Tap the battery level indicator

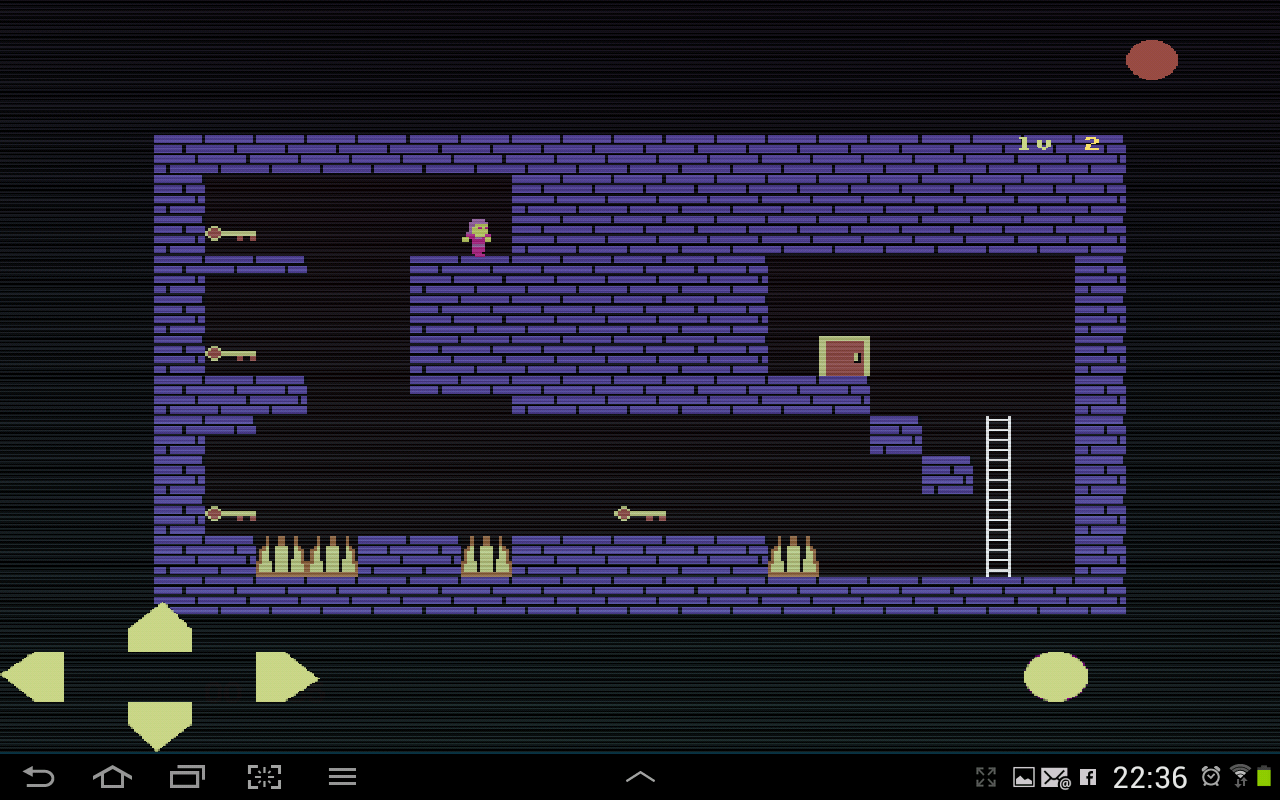pos(1265,776)
